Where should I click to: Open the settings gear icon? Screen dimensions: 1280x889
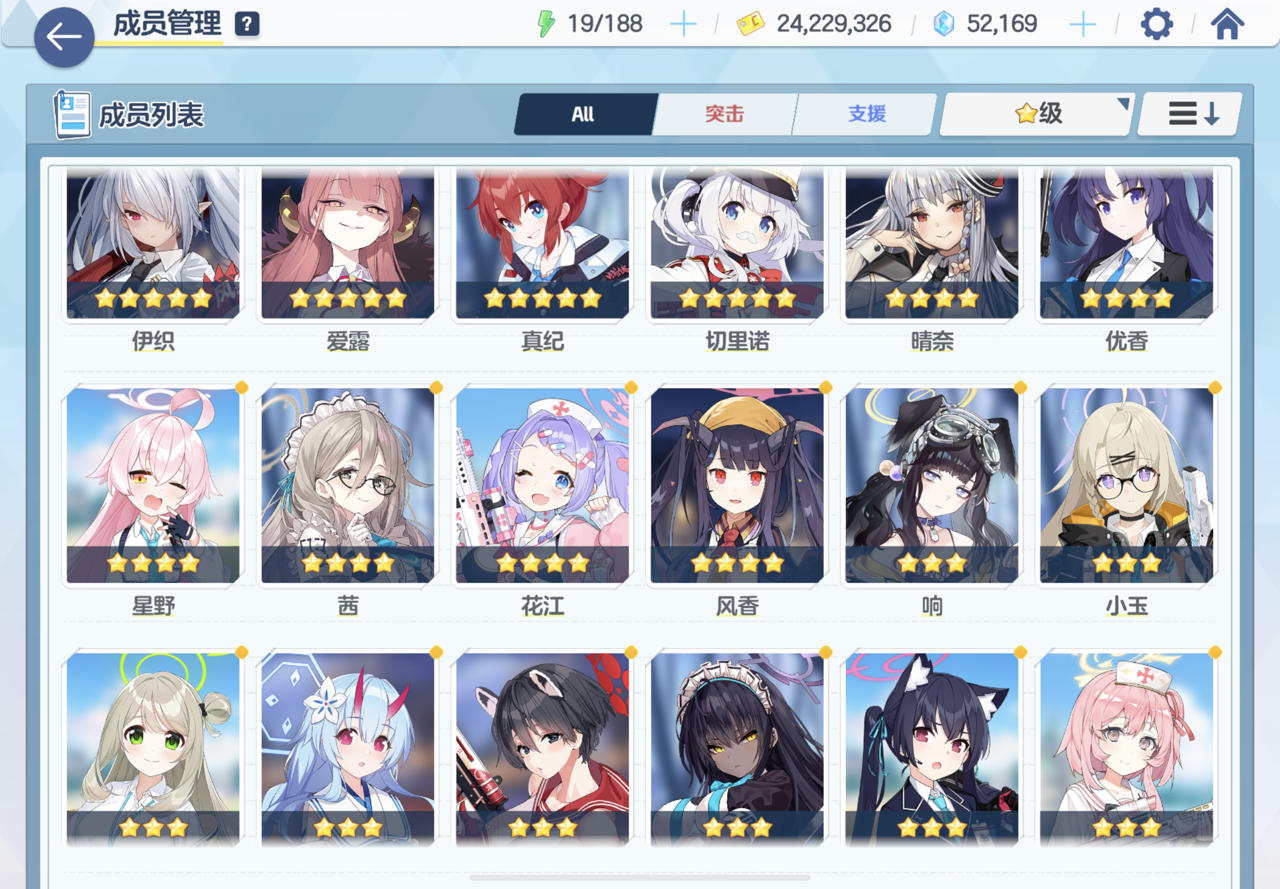click(1156, 23)
